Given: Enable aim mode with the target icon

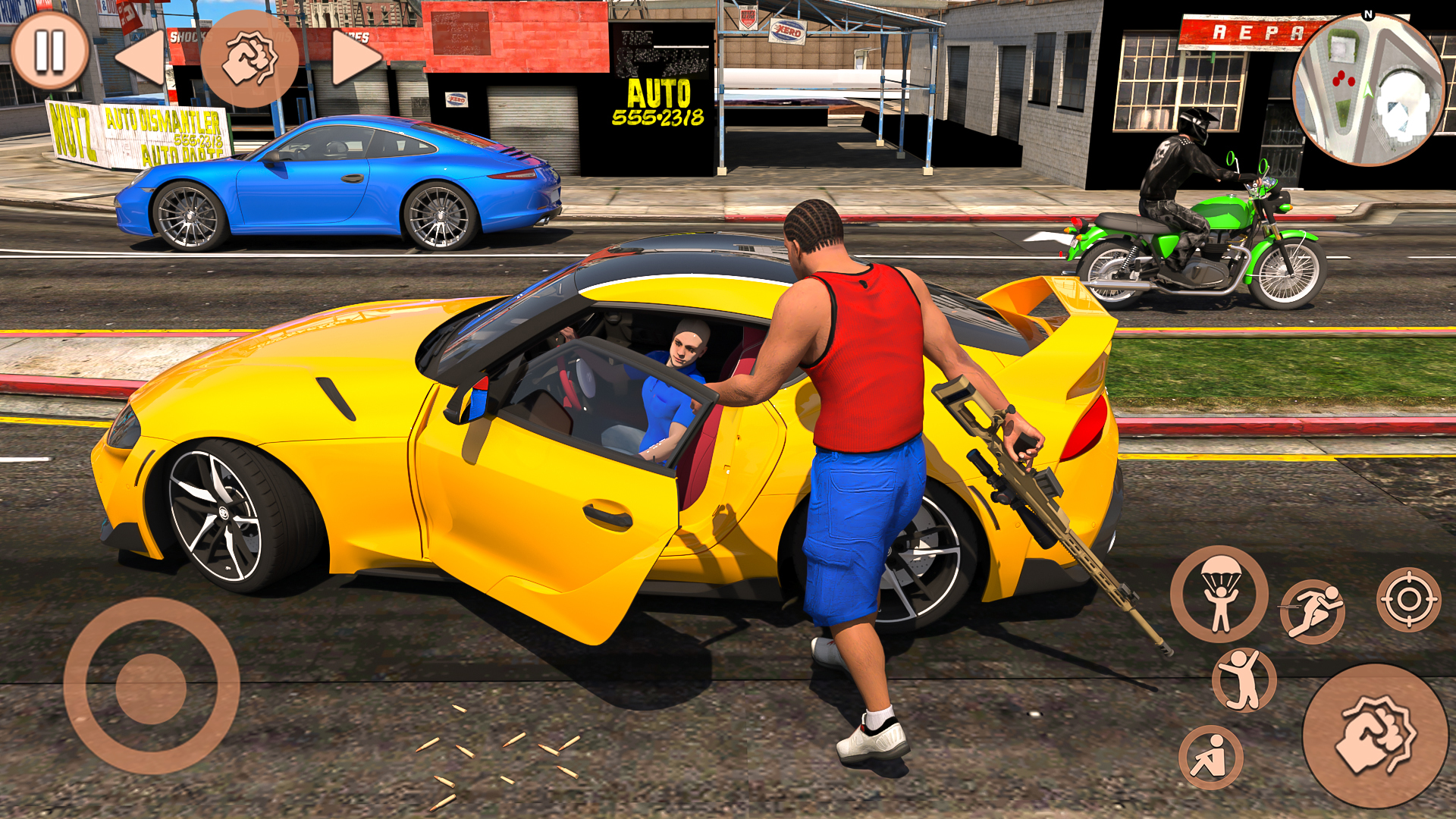Looking at the screenshot, I should [x=1410, y=601].
